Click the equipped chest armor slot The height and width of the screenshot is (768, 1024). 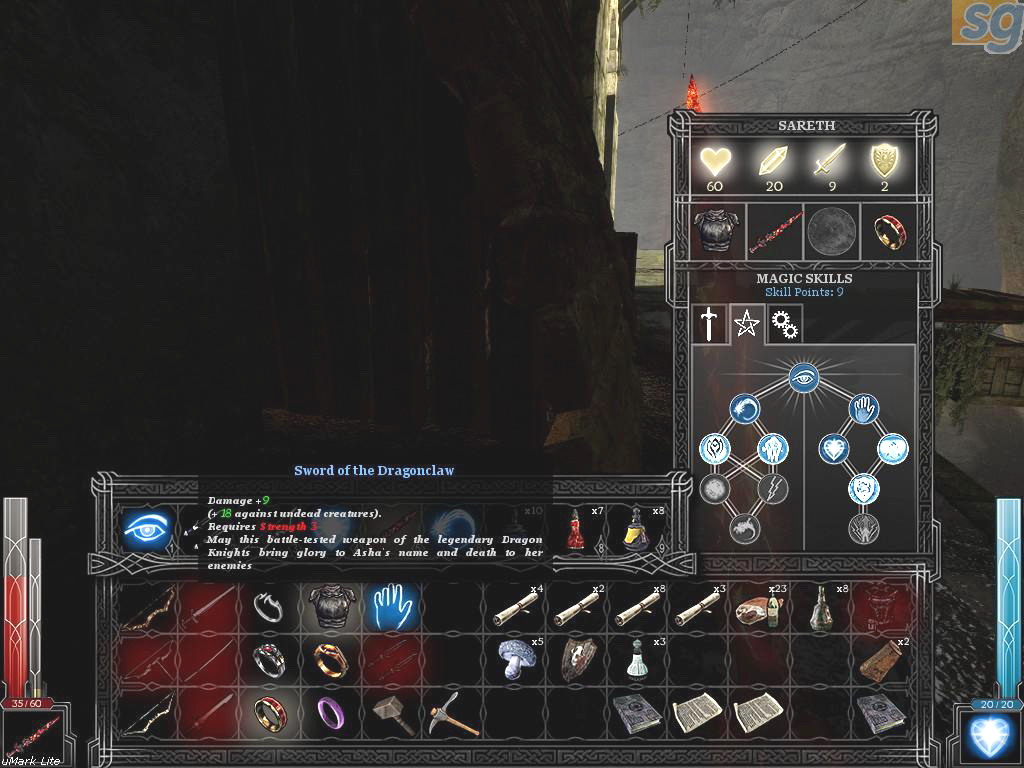click(716, 231)
